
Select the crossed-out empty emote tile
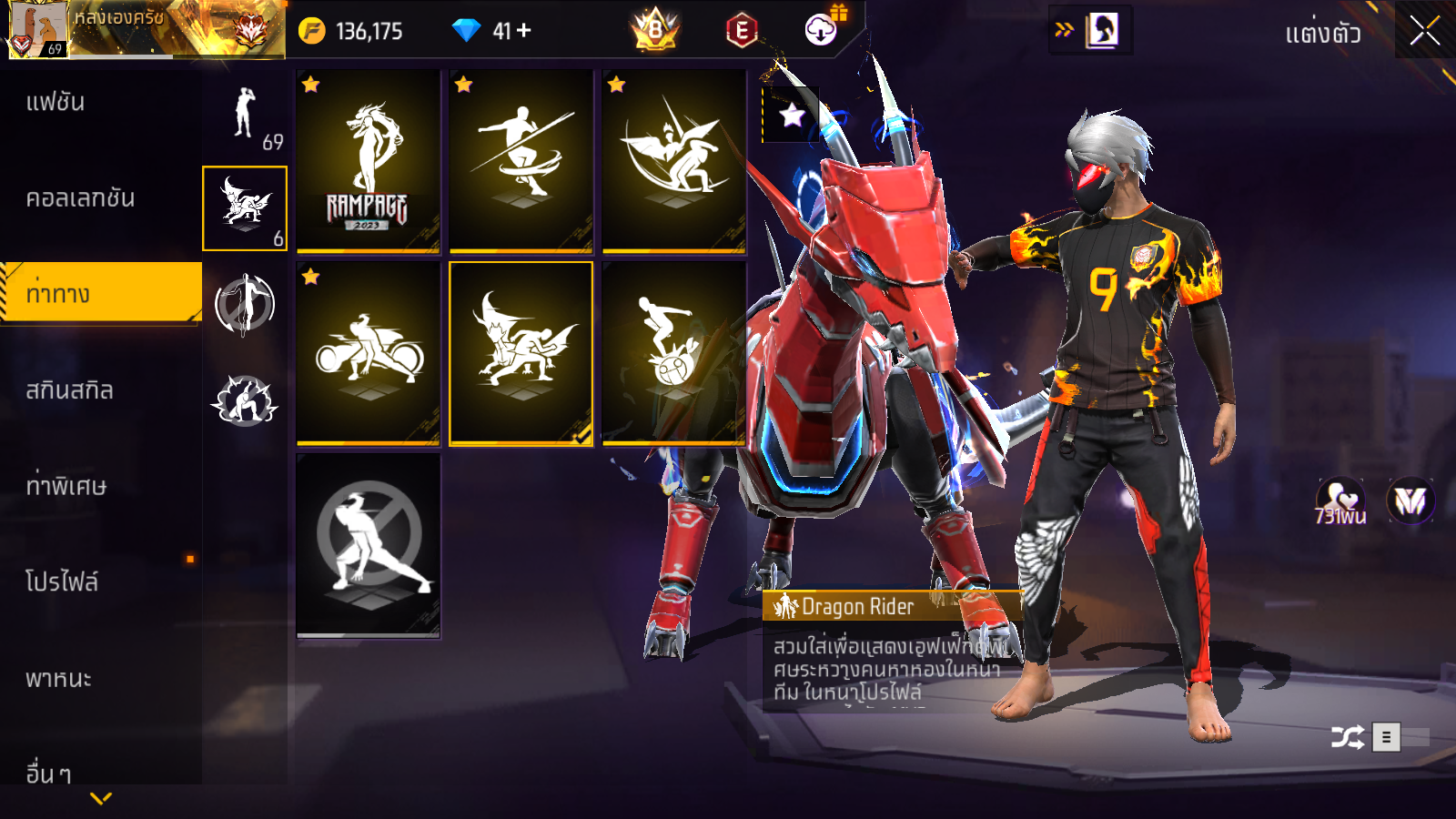(368, 544)
